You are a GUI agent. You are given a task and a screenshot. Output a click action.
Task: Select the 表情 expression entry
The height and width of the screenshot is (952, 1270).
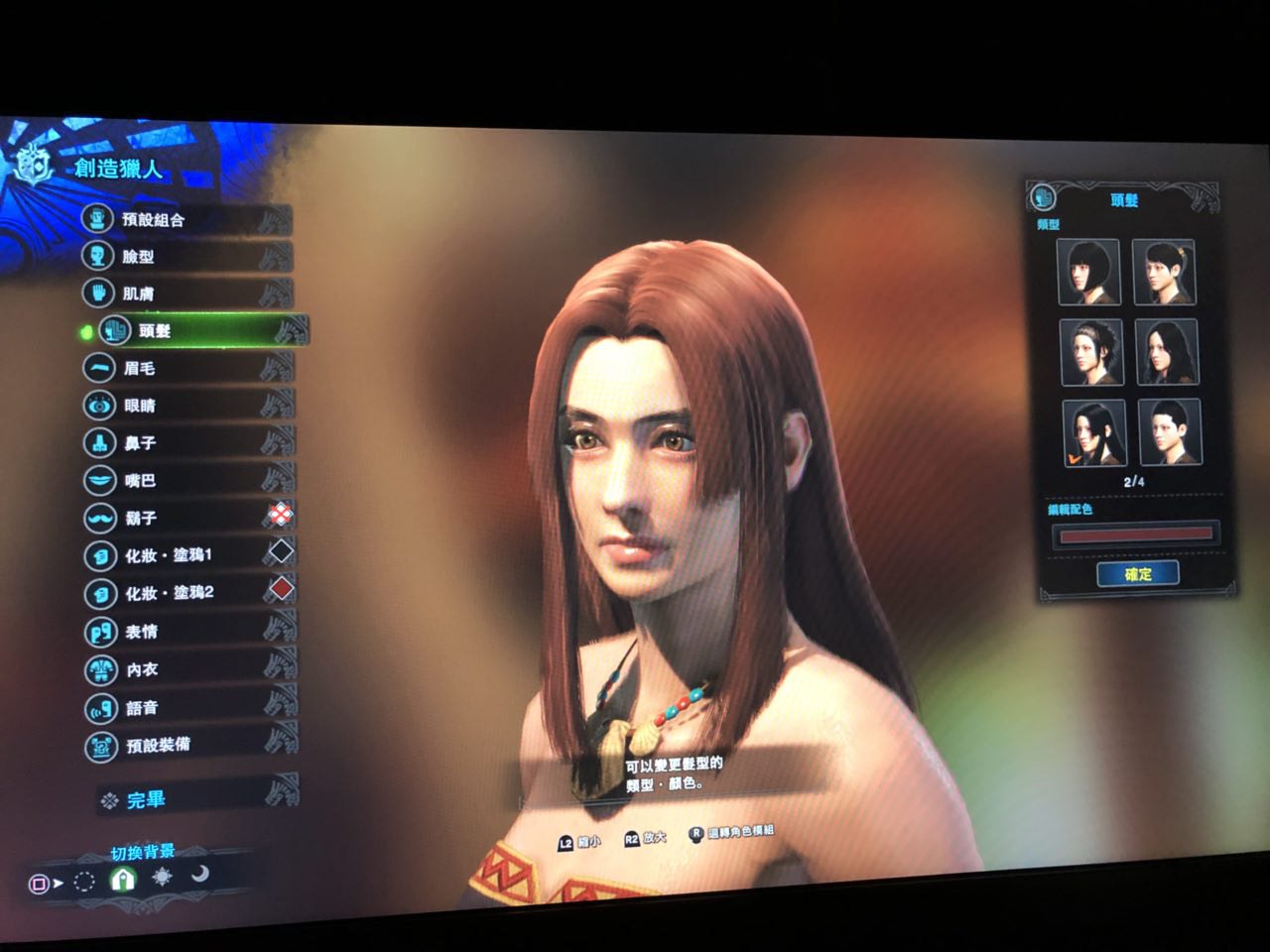pyautogui.click(x=142, y=632)
